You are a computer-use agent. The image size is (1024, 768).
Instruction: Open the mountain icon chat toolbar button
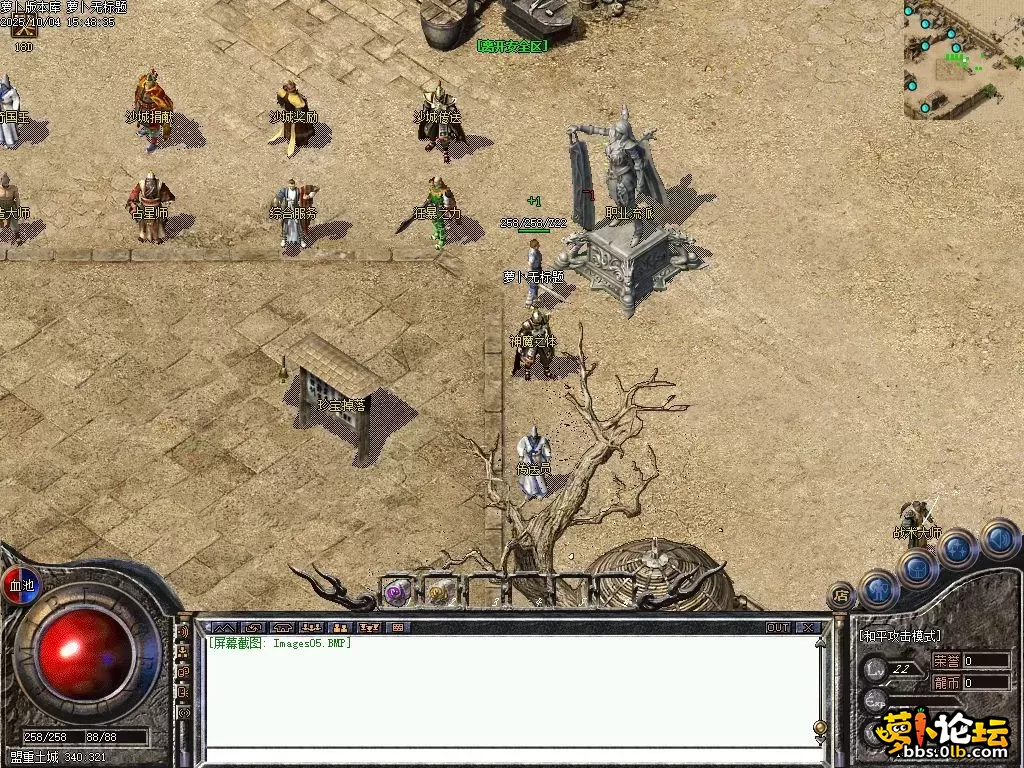coord(223,628)
